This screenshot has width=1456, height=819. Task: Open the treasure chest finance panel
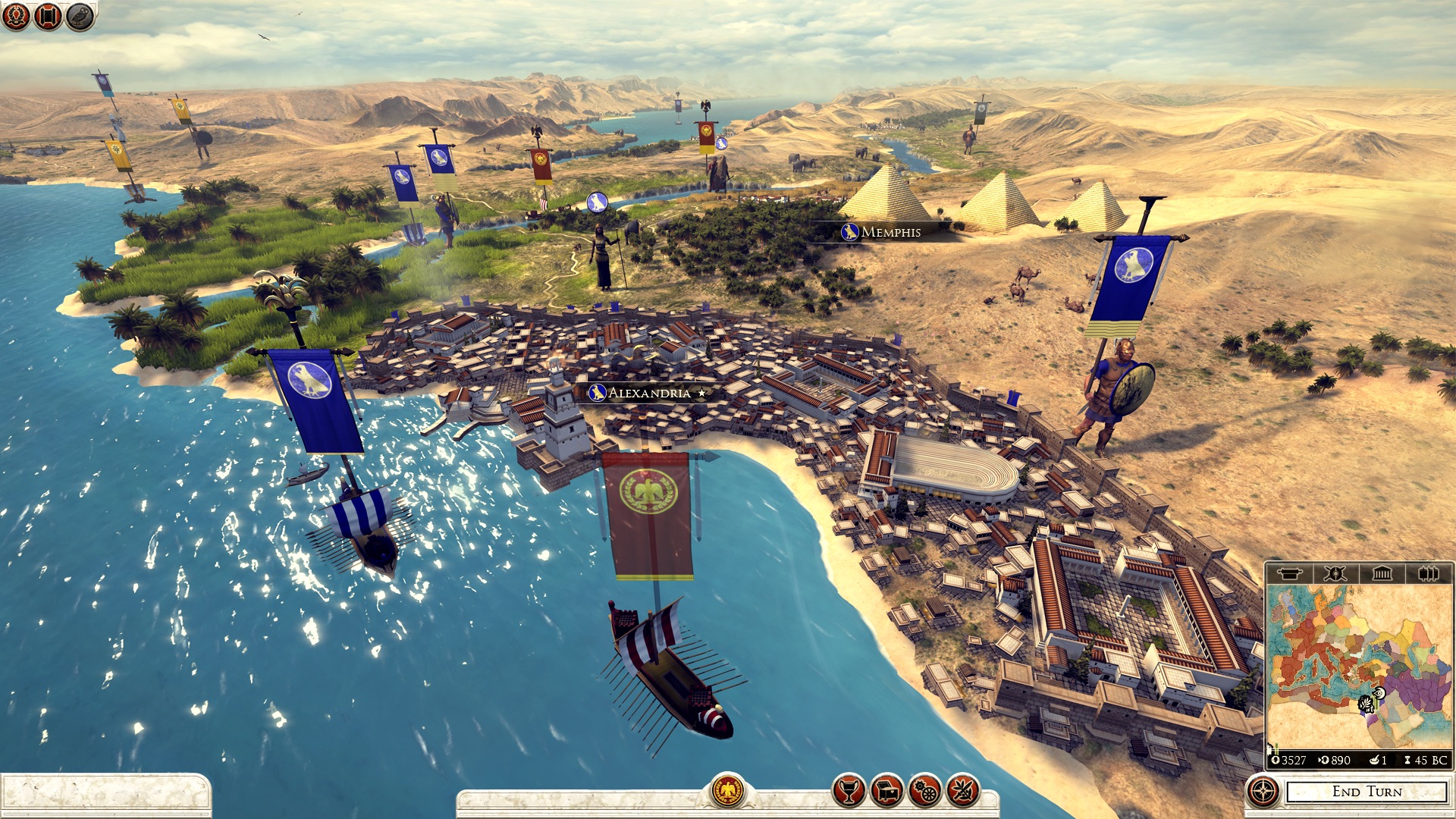[887, 790]
